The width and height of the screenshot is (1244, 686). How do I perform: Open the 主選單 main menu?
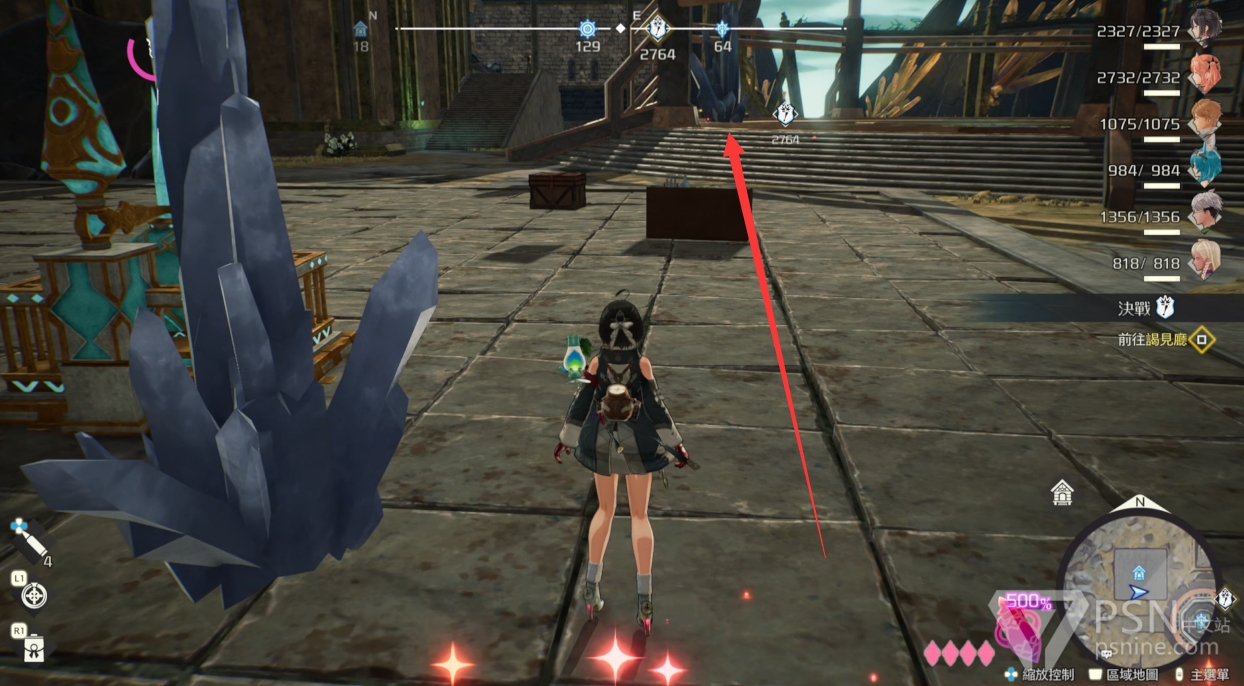click(1205, 675)
